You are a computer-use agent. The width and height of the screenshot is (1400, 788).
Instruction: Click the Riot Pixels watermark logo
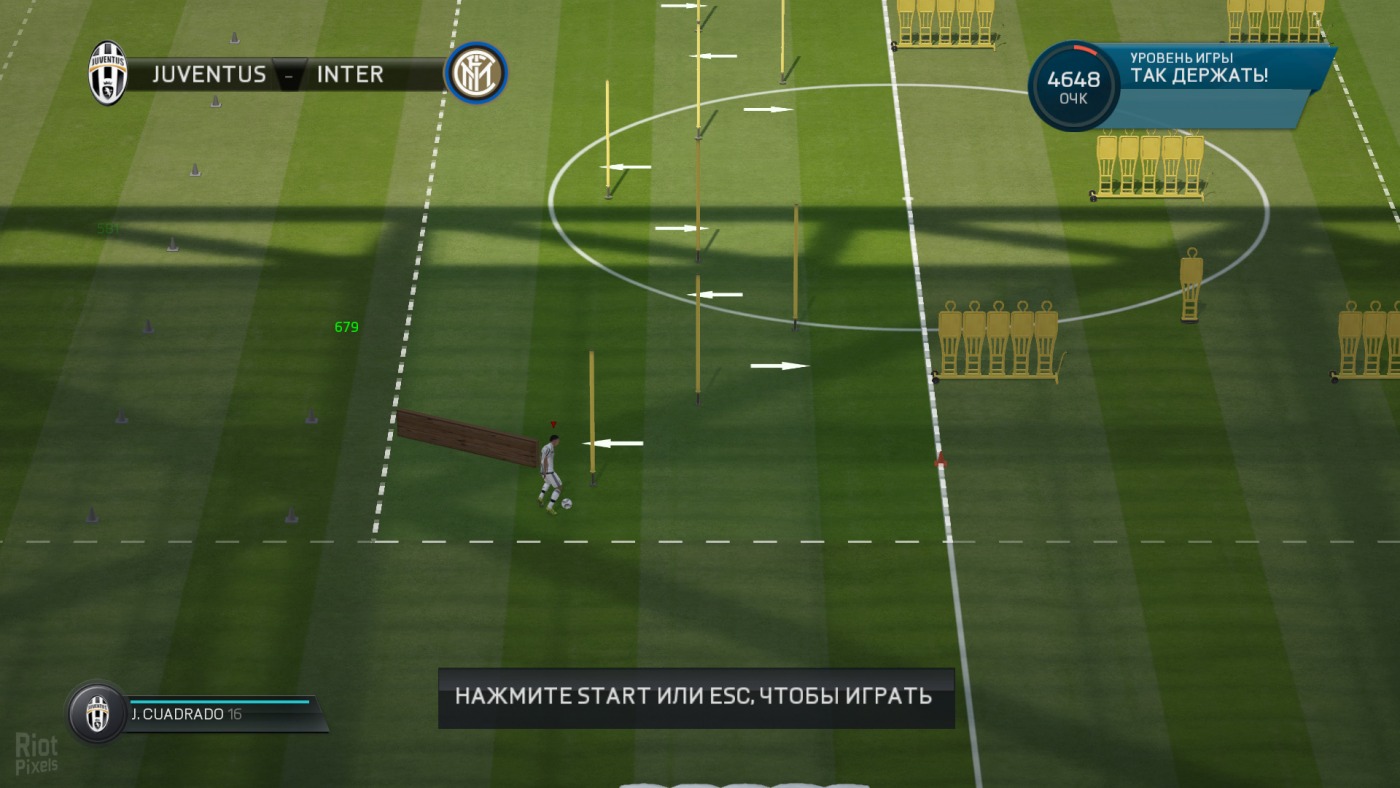(x=36, y=753)
